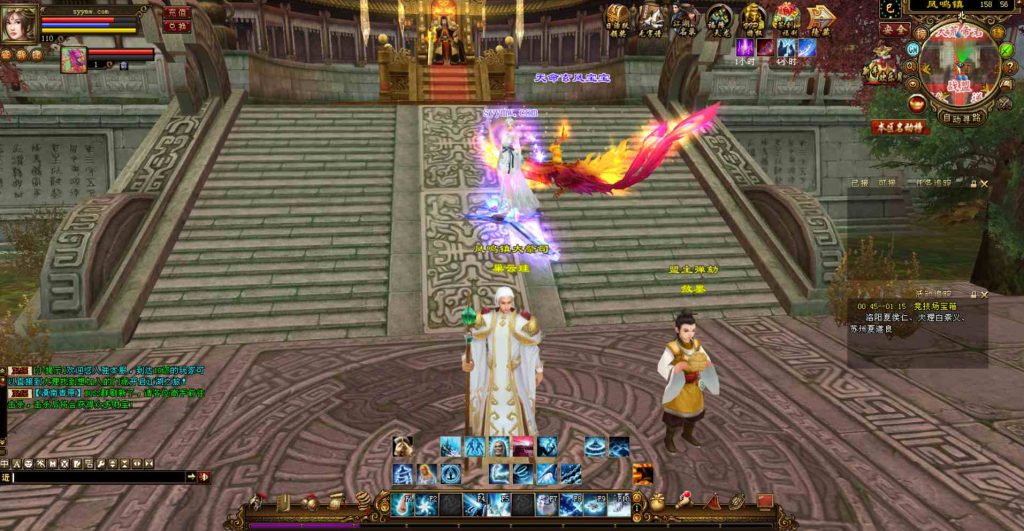The image size is (1024, 531).
Task: Click the orange flame skill icon
Action: 642,474
